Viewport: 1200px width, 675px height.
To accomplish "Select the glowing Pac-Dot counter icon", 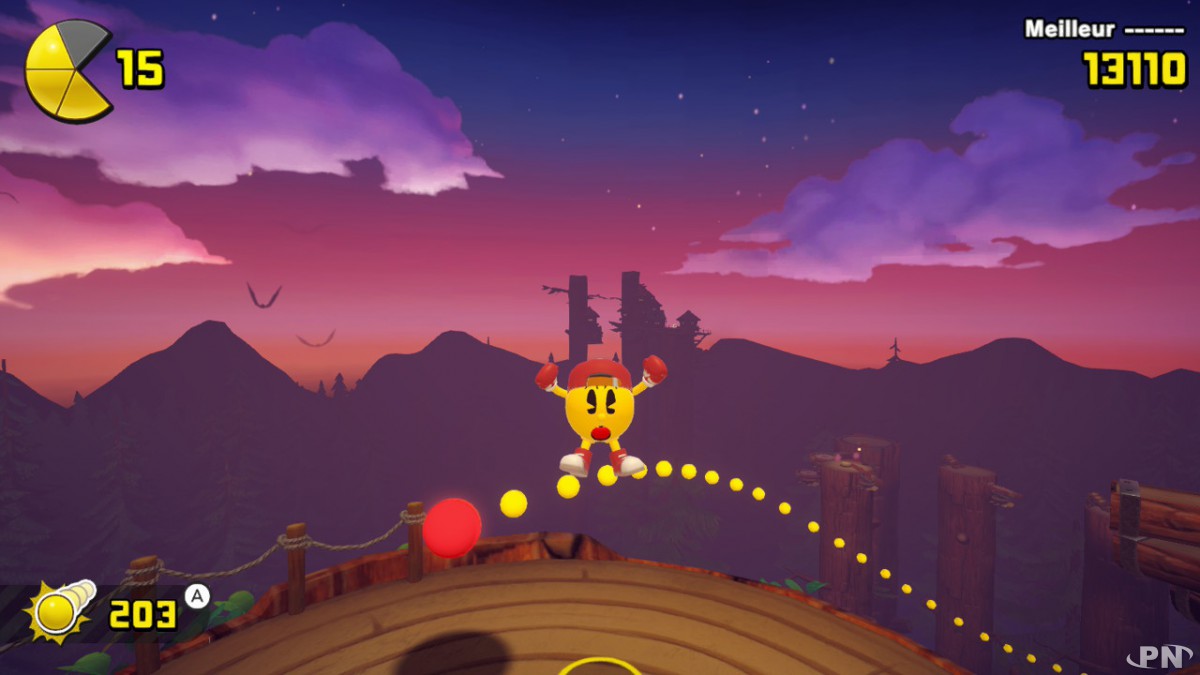I will tap(60, 611).
